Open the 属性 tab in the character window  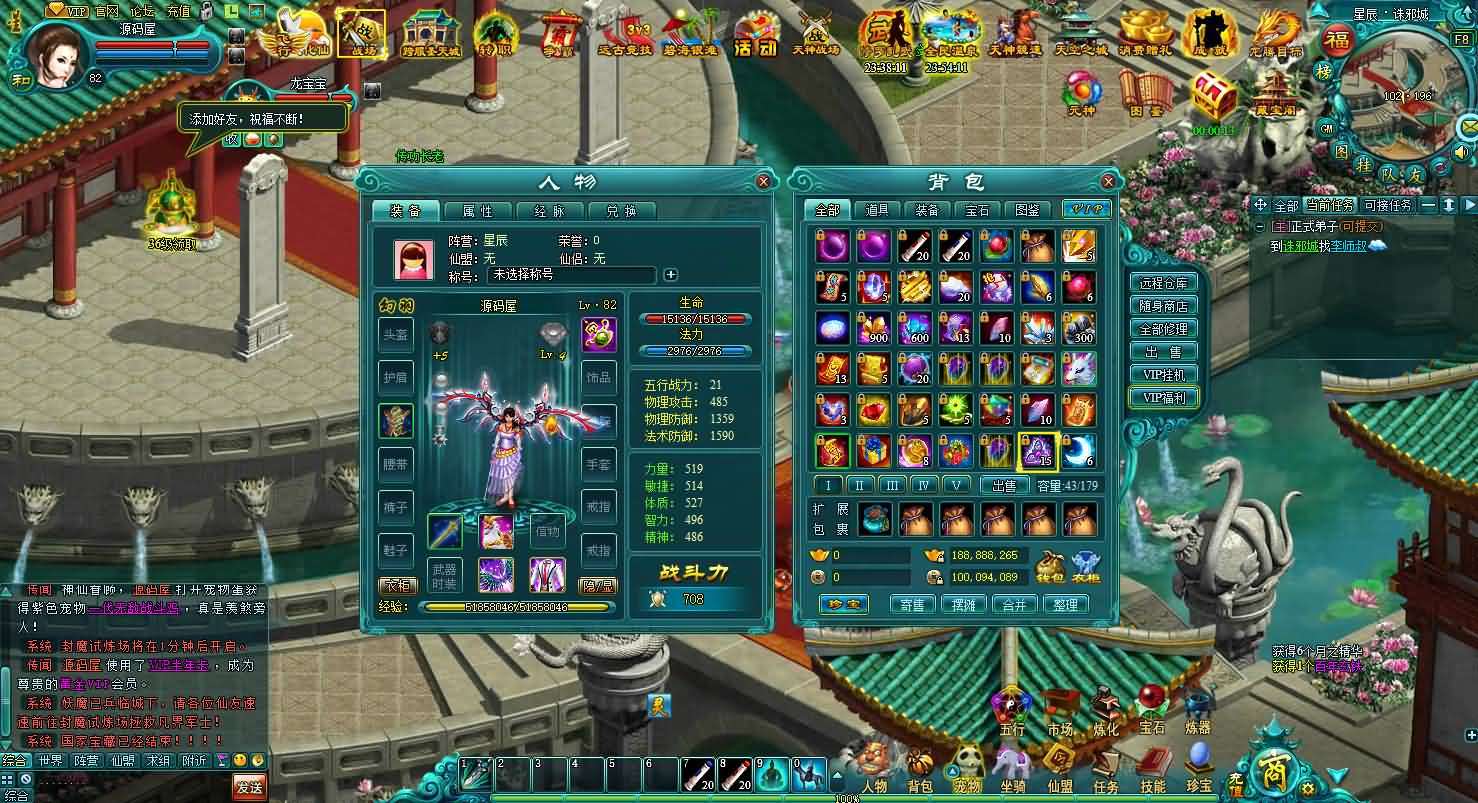478,211
